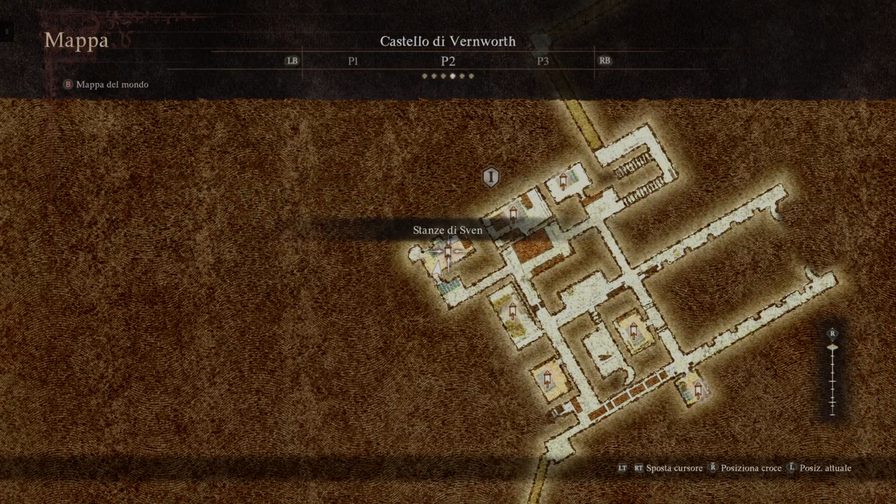Switch to the P1 floor tab
The width and height of the screenshot is (896, 504).
point(353,61)
